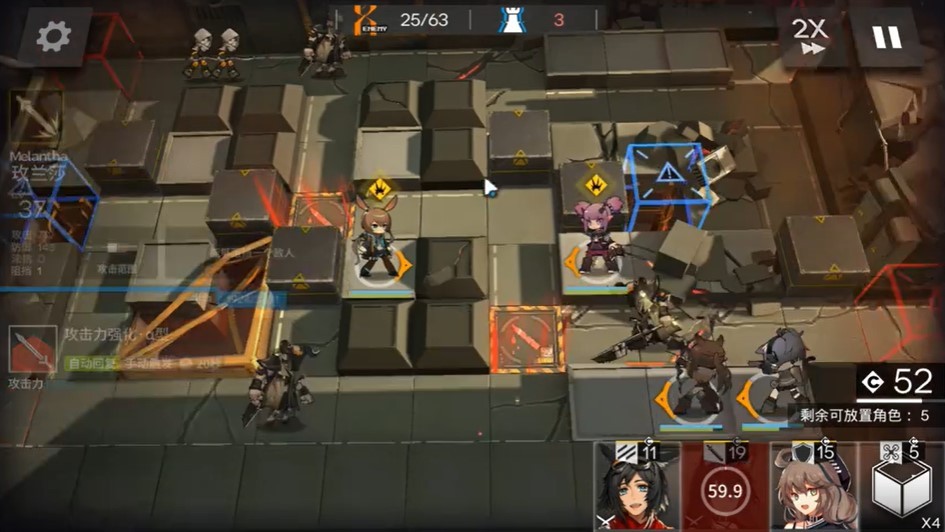Viewport: 945px width, 532px height.
Task: Open the settings gear menu
Action: coord(54,37)
